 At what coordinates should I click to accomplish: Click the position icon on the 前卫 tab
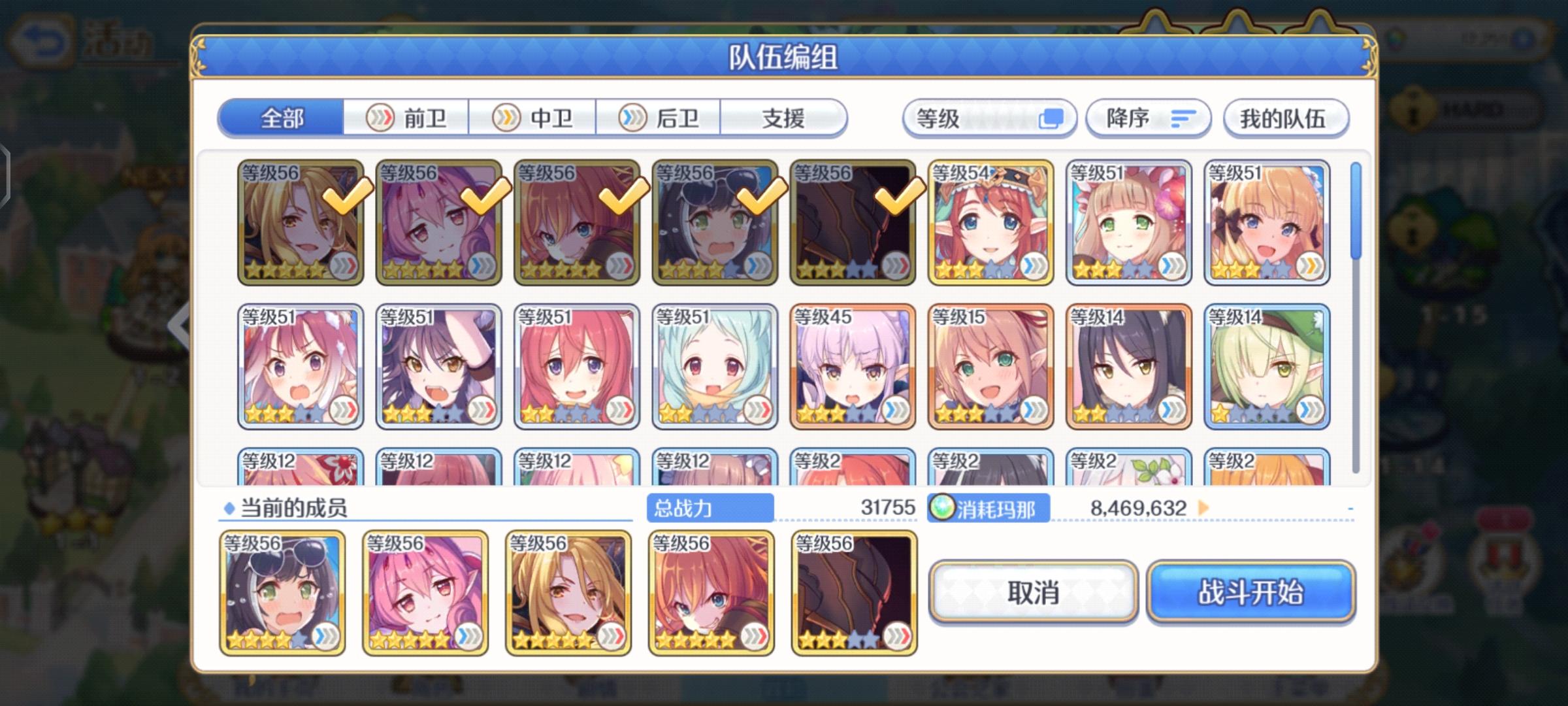coord(381,118)
